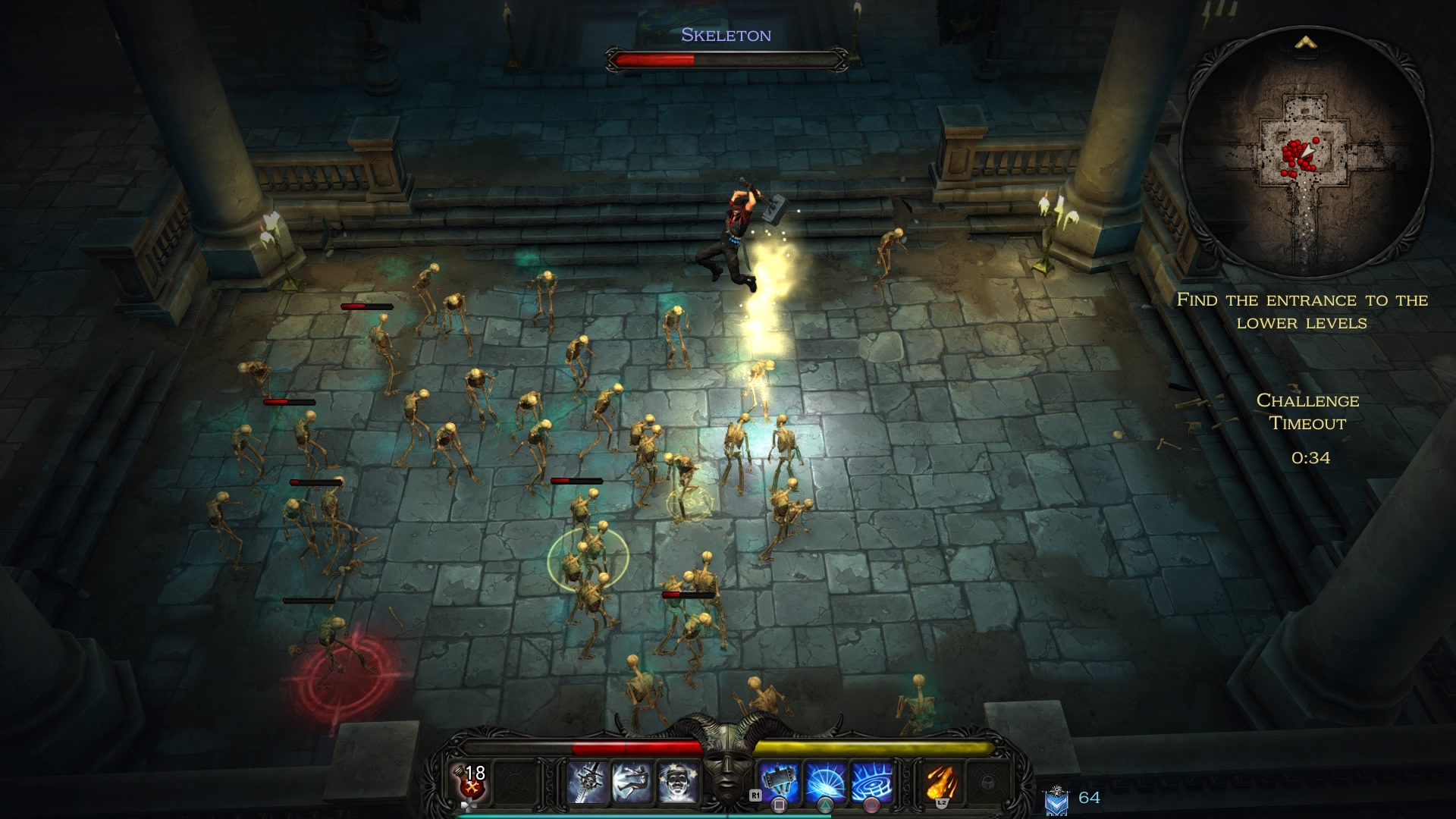Trigger the flying kick skill
This screenshot has width=1456, height=819.
[x=632, y=783]
